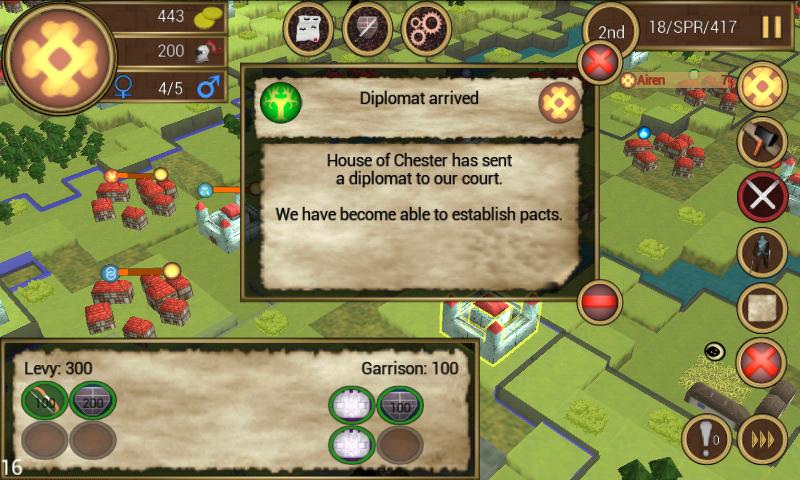
Task: Open the map scroll menu
Action: coord(309,29)
